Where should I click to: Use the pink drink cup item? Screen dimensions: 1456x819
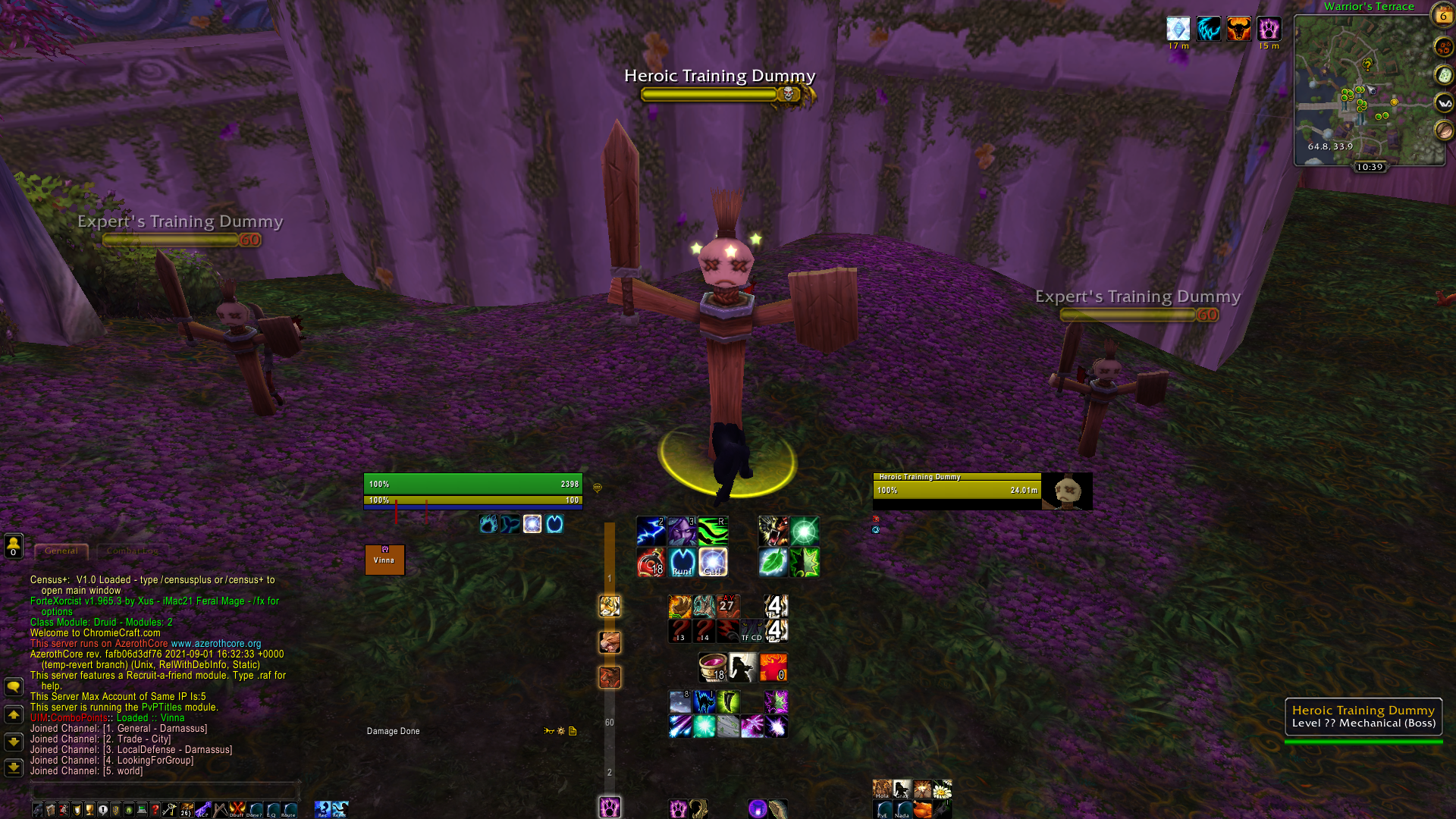[x=712, y=667]
